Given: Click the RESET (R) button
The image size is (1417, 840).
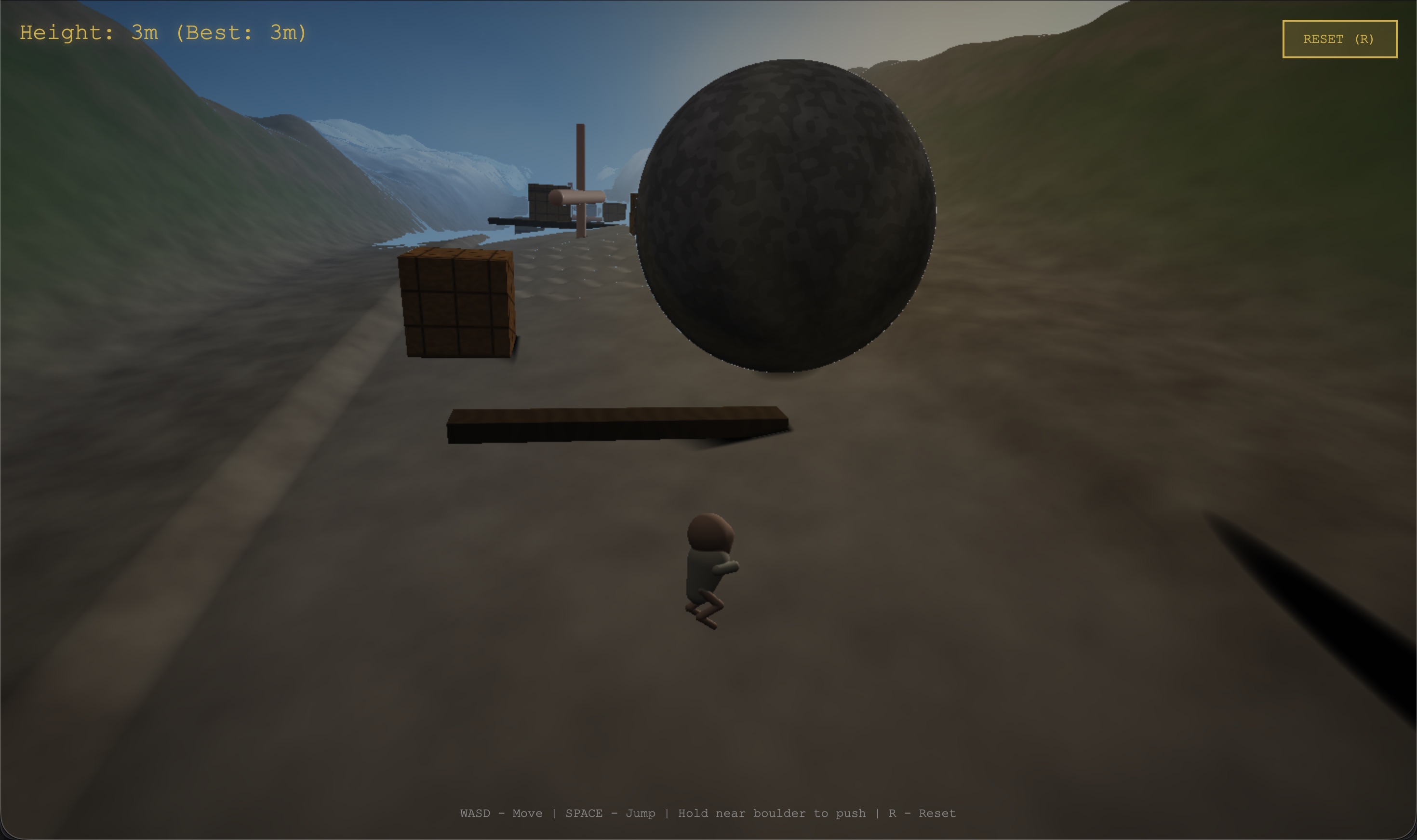Looking at the screenshot, I should coord(1339,39).
